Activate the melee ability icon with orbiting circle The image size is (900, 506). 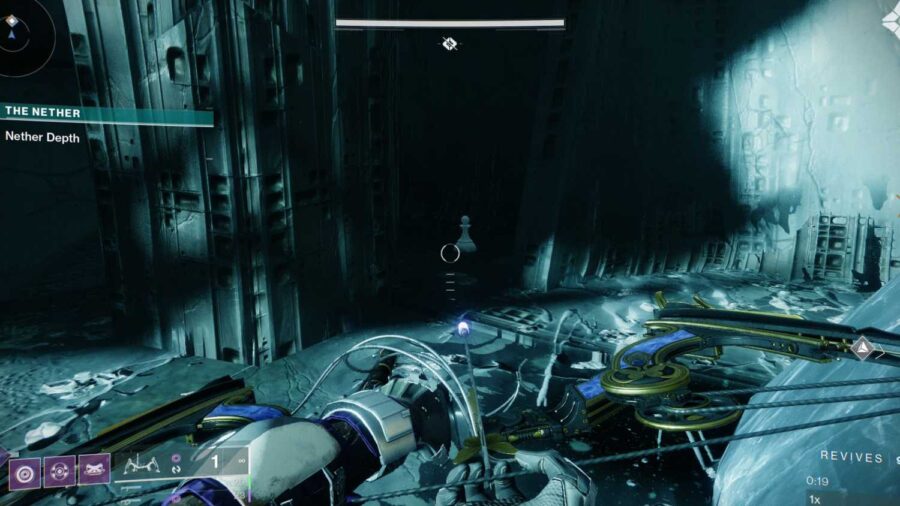[59, 469]
